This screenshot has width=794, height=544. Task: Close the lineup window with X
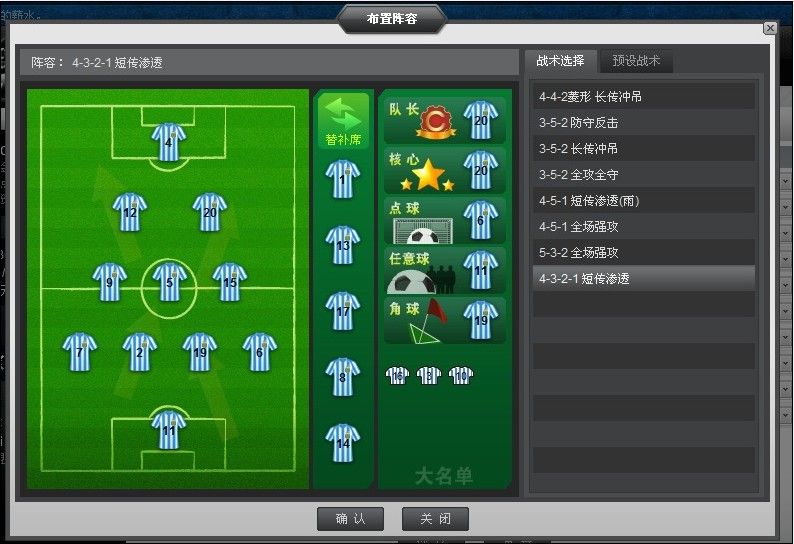(x=770, y=29)
